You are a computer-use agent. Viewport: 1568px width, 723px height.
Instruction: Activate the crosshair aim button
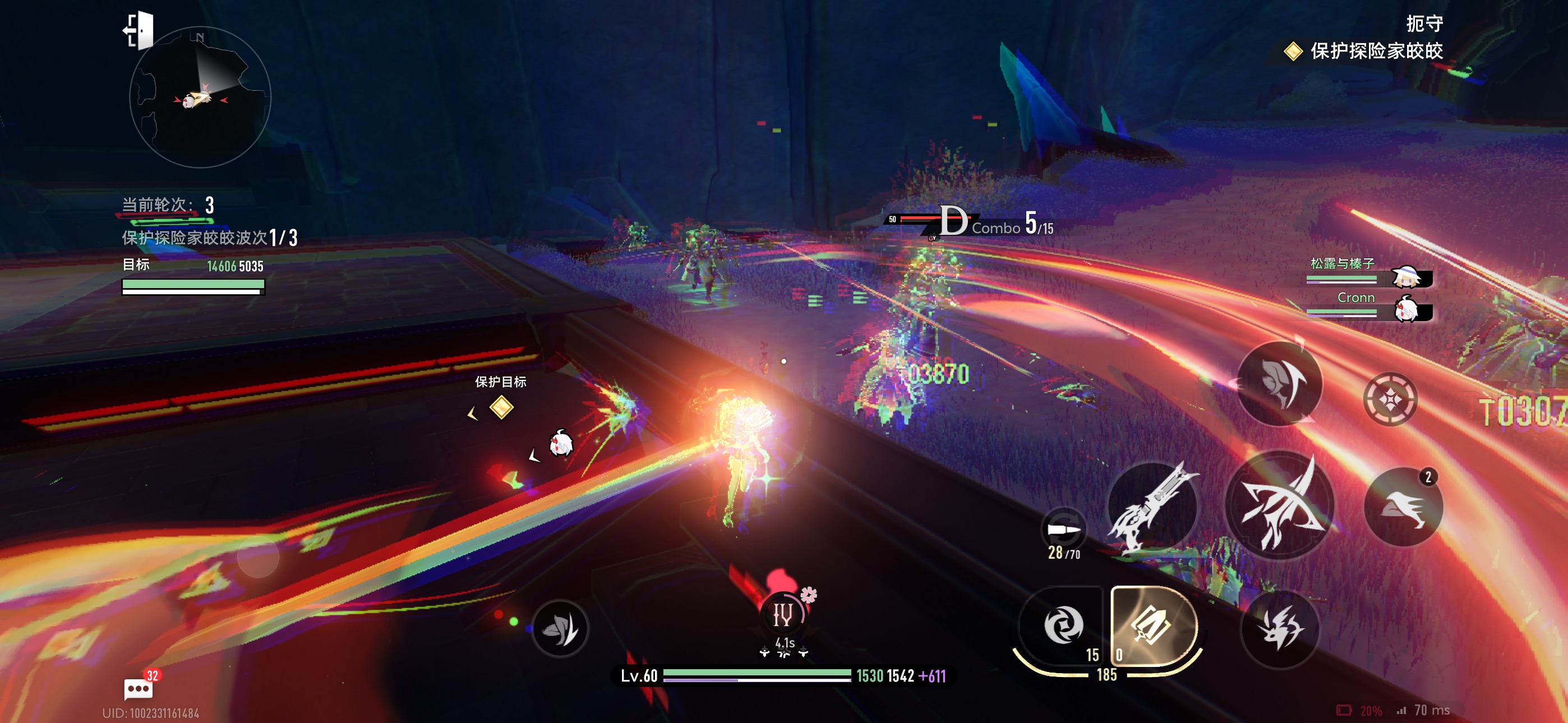[1390, 399]
